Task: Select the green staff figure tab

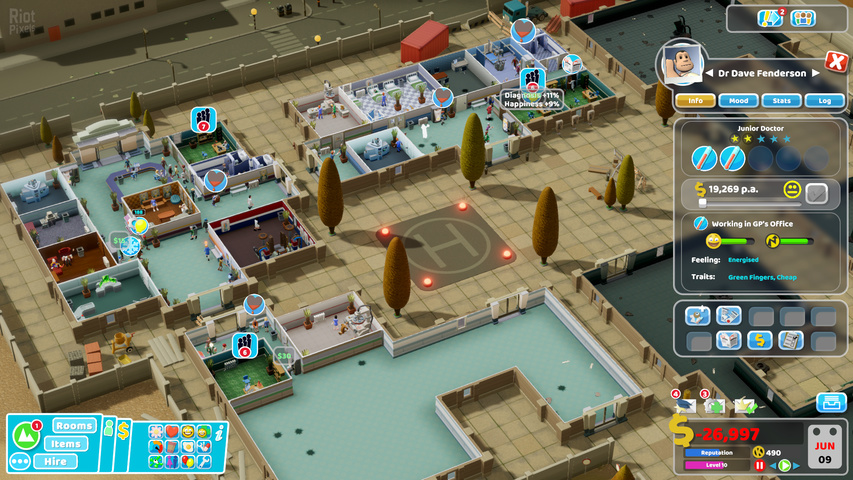Action: [109, 430]
